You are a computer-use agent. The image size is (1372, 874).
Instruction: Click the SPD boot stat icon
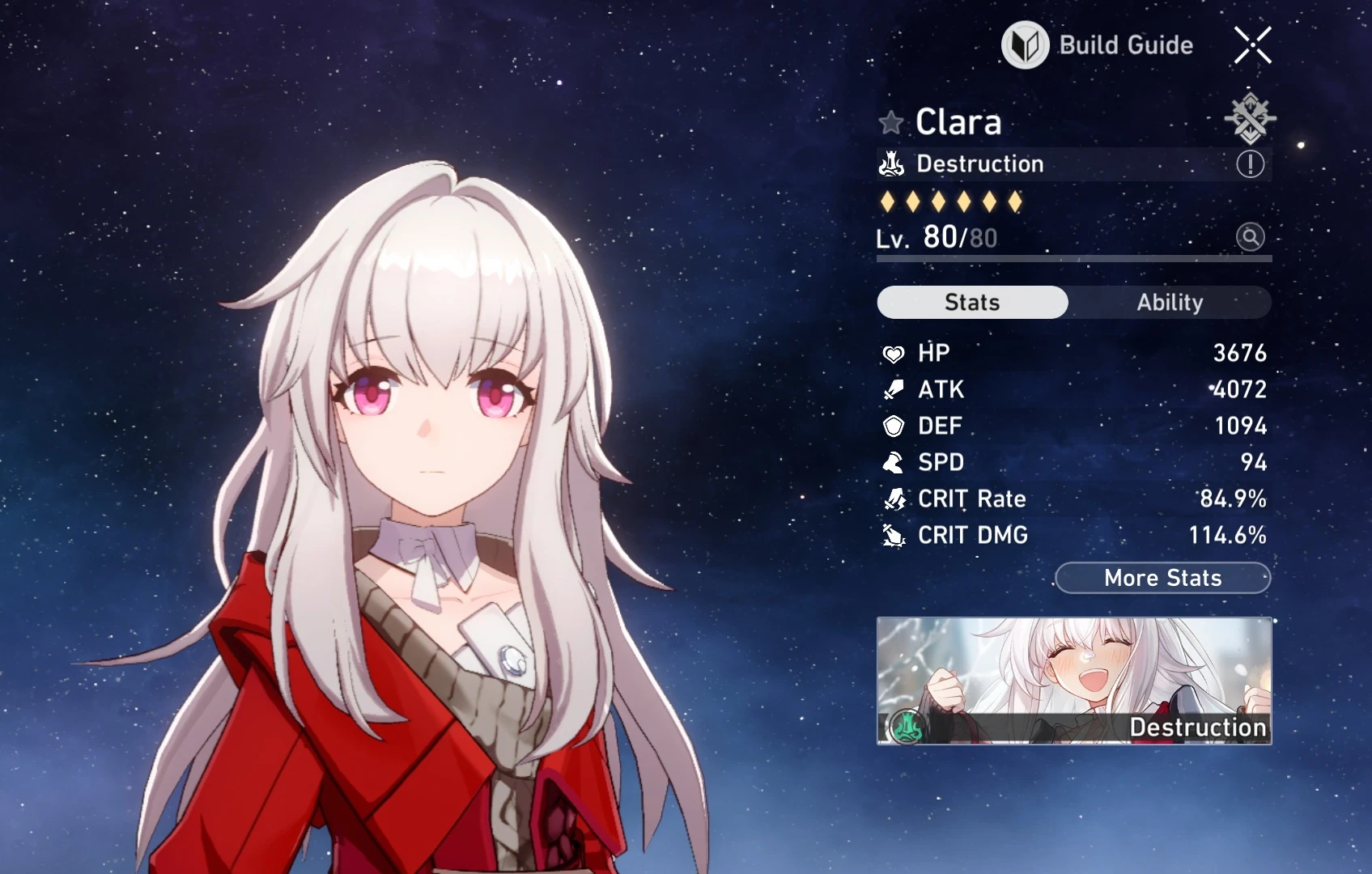(893, 462)
